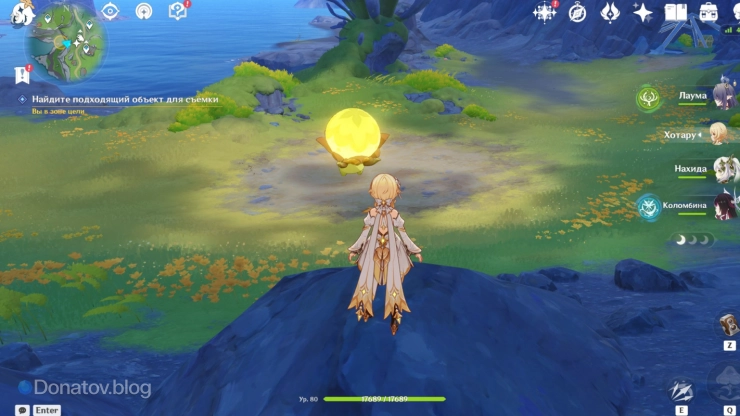Viewport: 740px width, 416px height.
Task: Trigger the elemental burst icon
Action: point(727,383)
